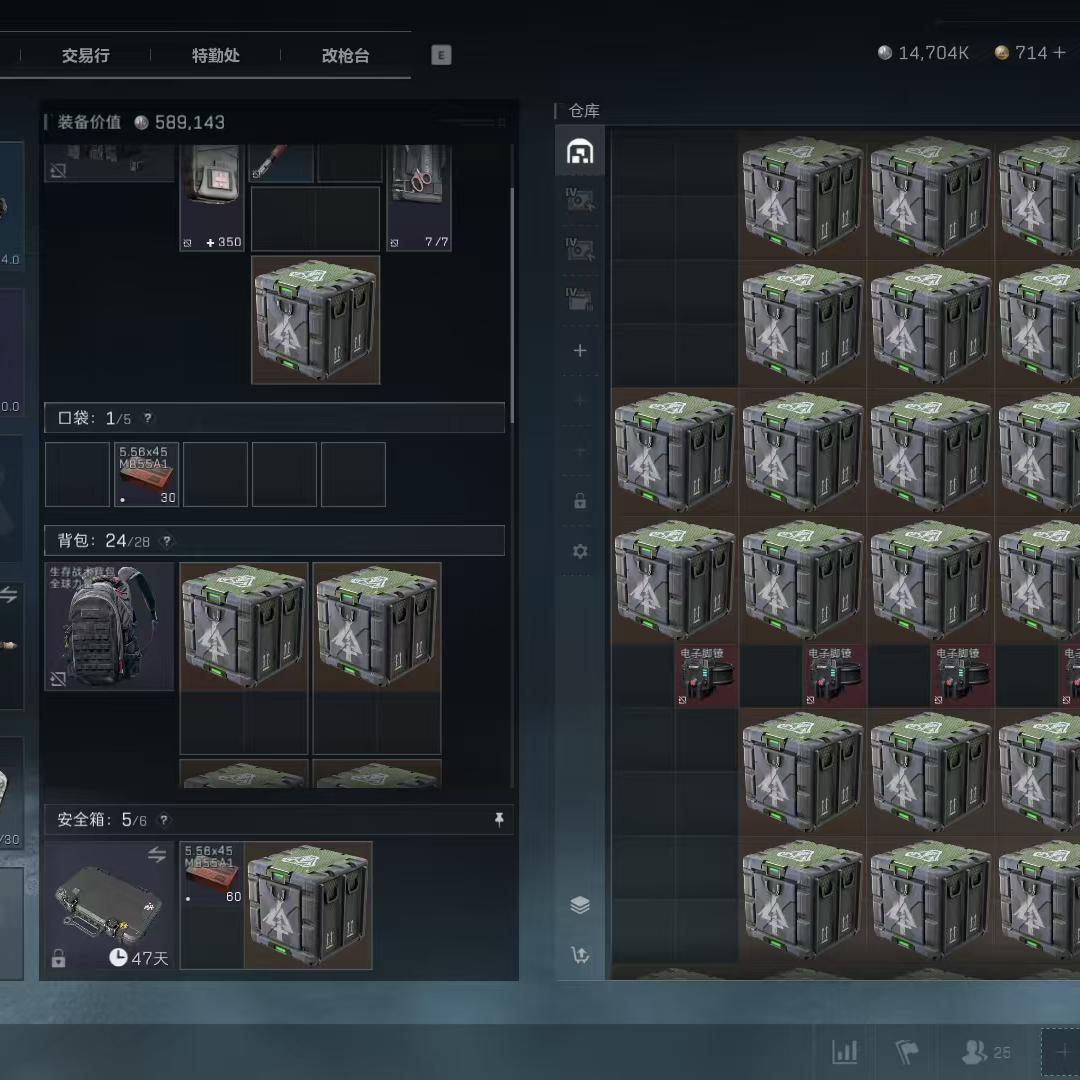Select the M855A1 ammo in the pocket
1080x1080 pixels.
(x=147, y=474)
